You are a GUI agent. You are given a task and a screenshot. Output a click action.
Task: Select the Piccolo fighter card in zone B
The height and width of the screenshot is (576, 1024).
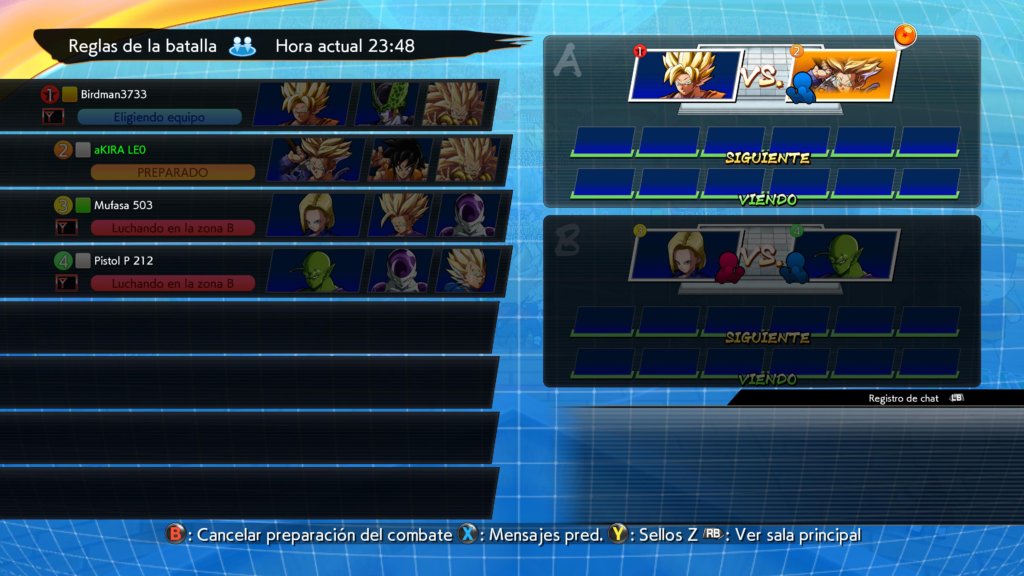tap(843, 256)
